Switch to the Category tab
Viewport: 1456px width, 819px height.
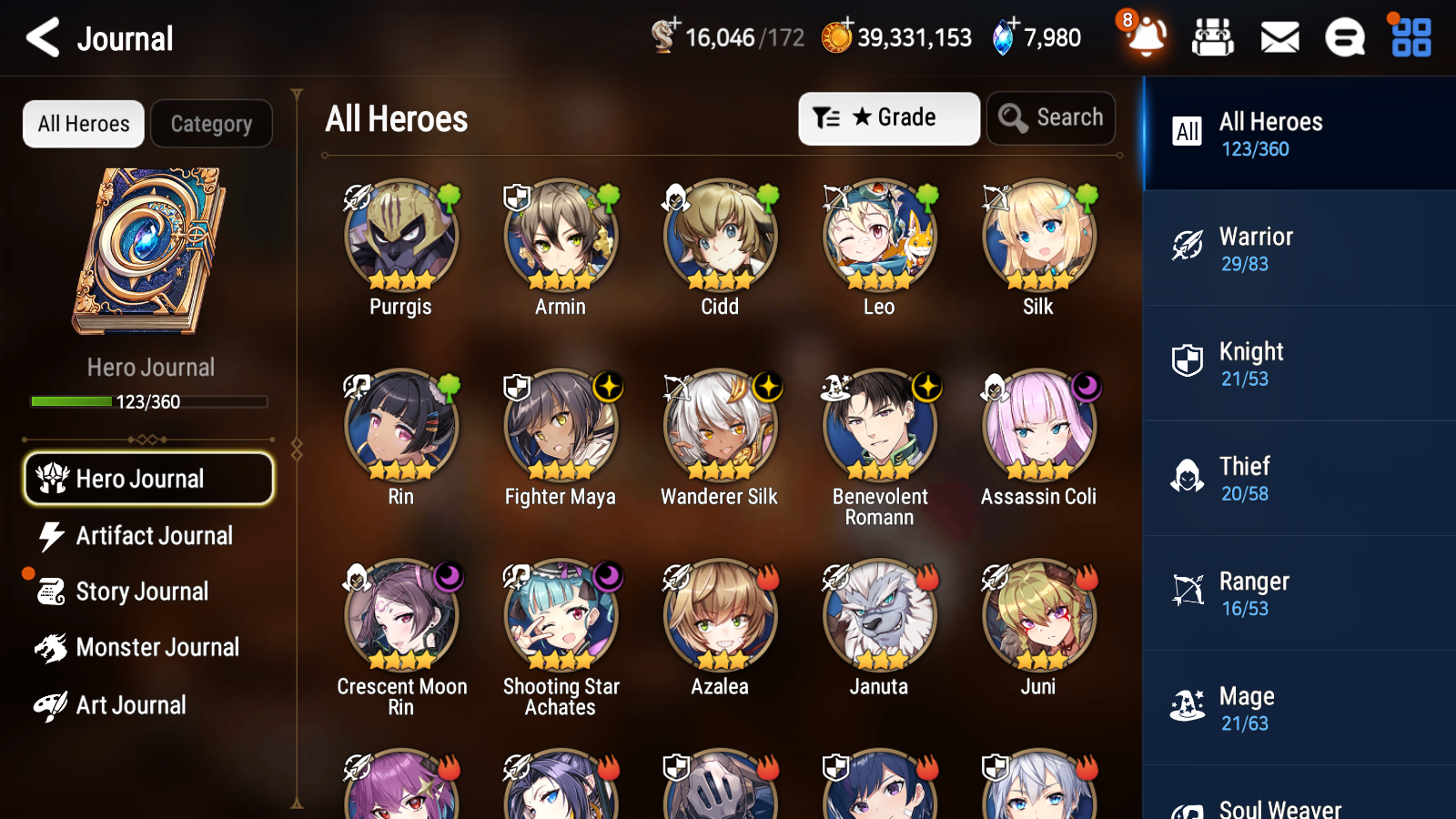point(211,124)
